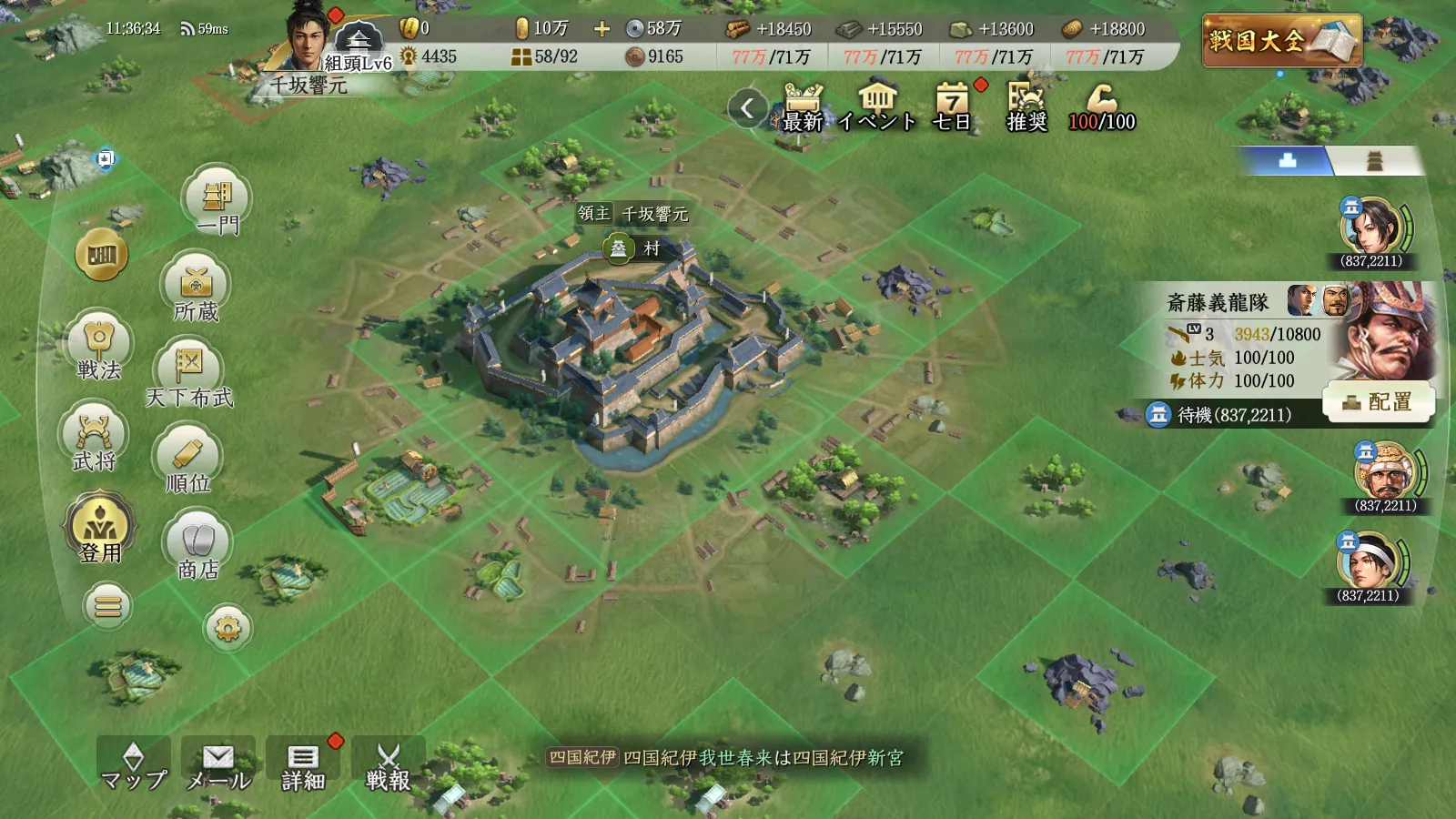This screenshot has height=819, width=1456.
Task: Open the 千坂響元 player profile portrait
Action: [x=308, y=41]
